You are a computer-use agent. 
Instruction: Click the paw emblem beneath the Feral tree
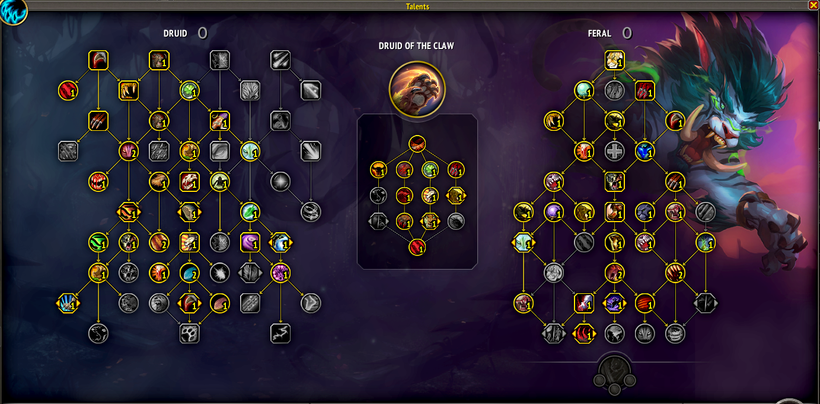tap(614, 373)
